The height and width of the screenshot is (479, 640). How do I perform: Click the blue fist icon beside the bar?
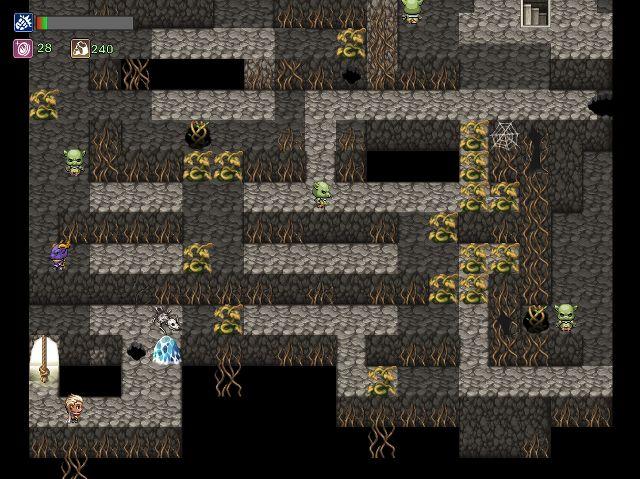pos(22,22)
